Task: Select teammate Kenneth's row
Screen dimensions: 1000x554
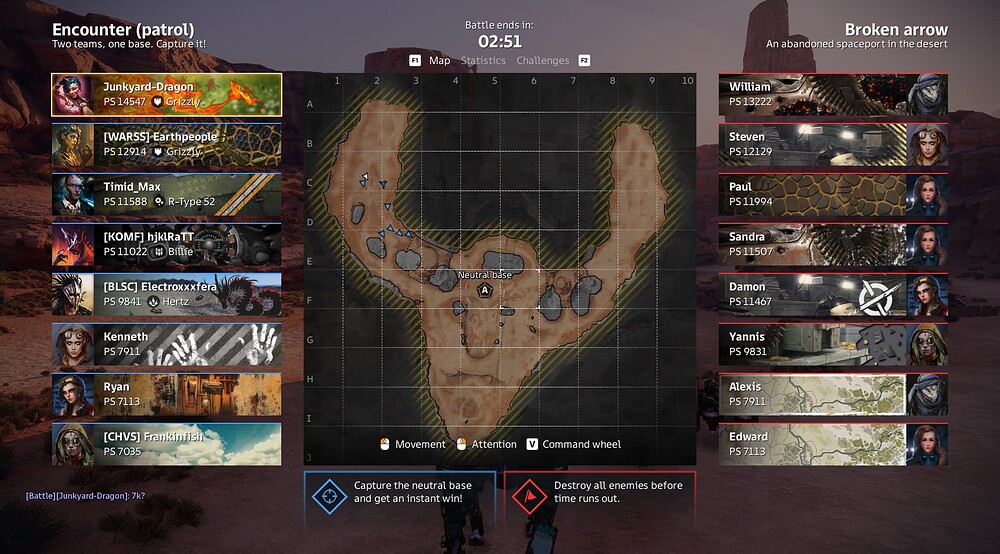Action: coord(167,344)
